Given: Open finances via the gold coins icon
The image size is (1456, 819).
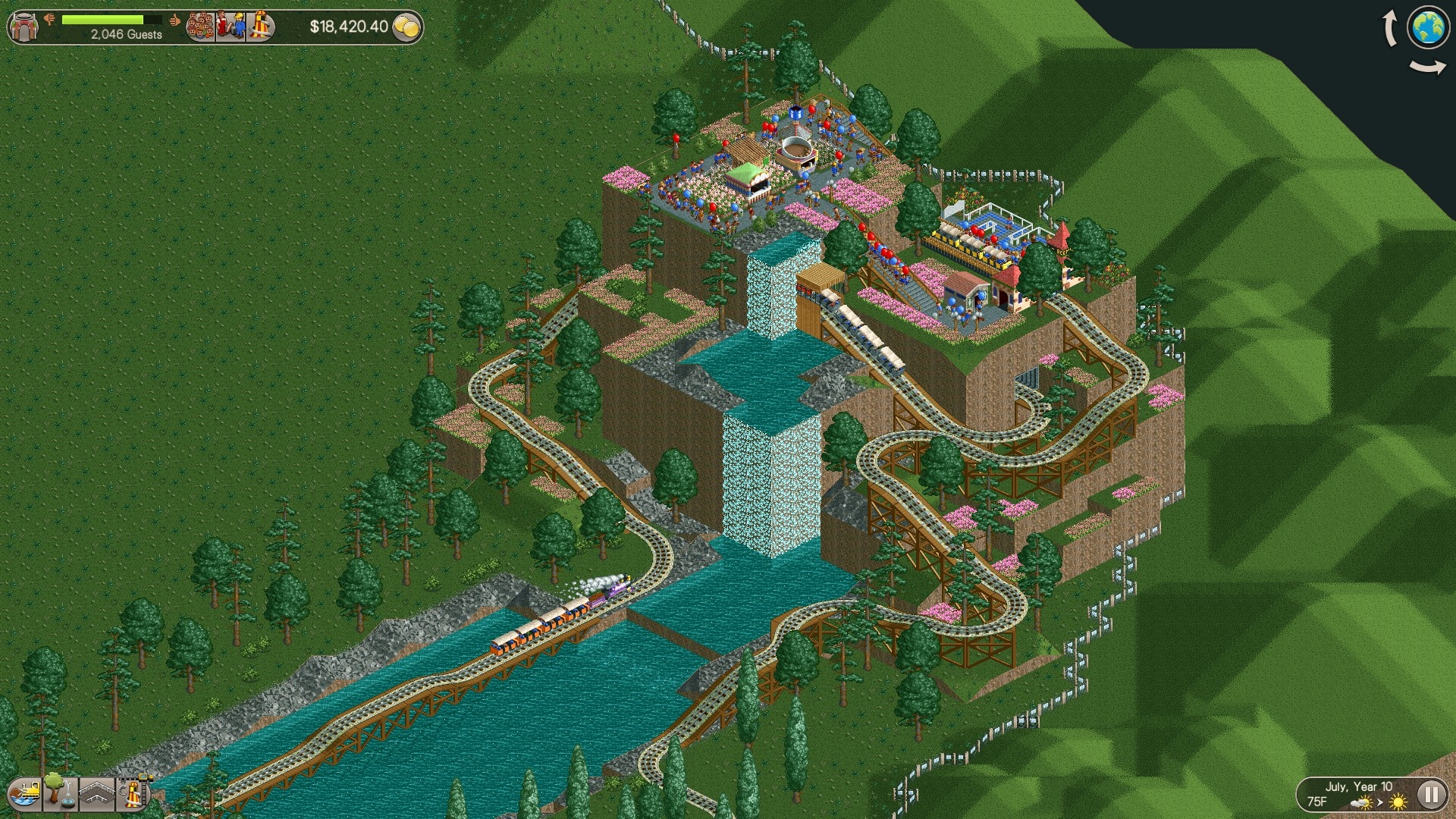Looking at the screenshot, I should point(407,27).
